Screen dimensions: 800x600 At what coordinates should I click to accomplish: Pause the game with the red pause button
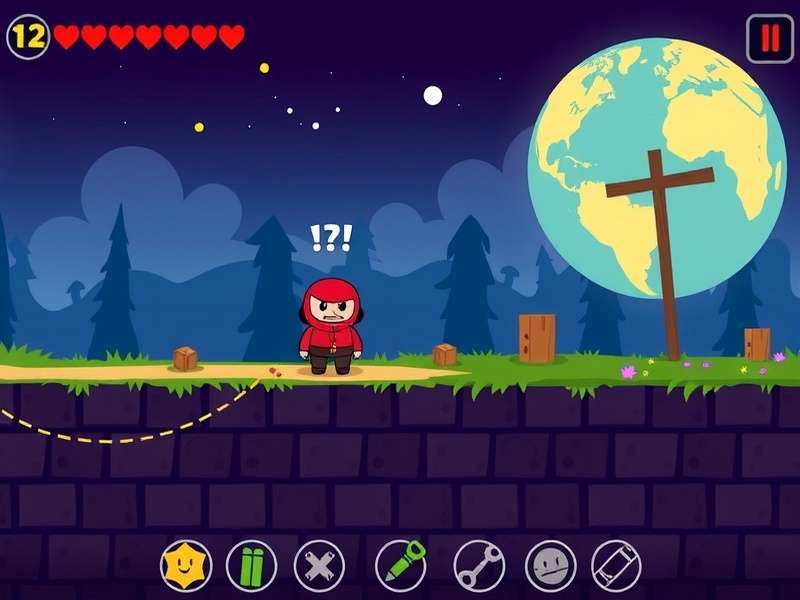point(769,39)
